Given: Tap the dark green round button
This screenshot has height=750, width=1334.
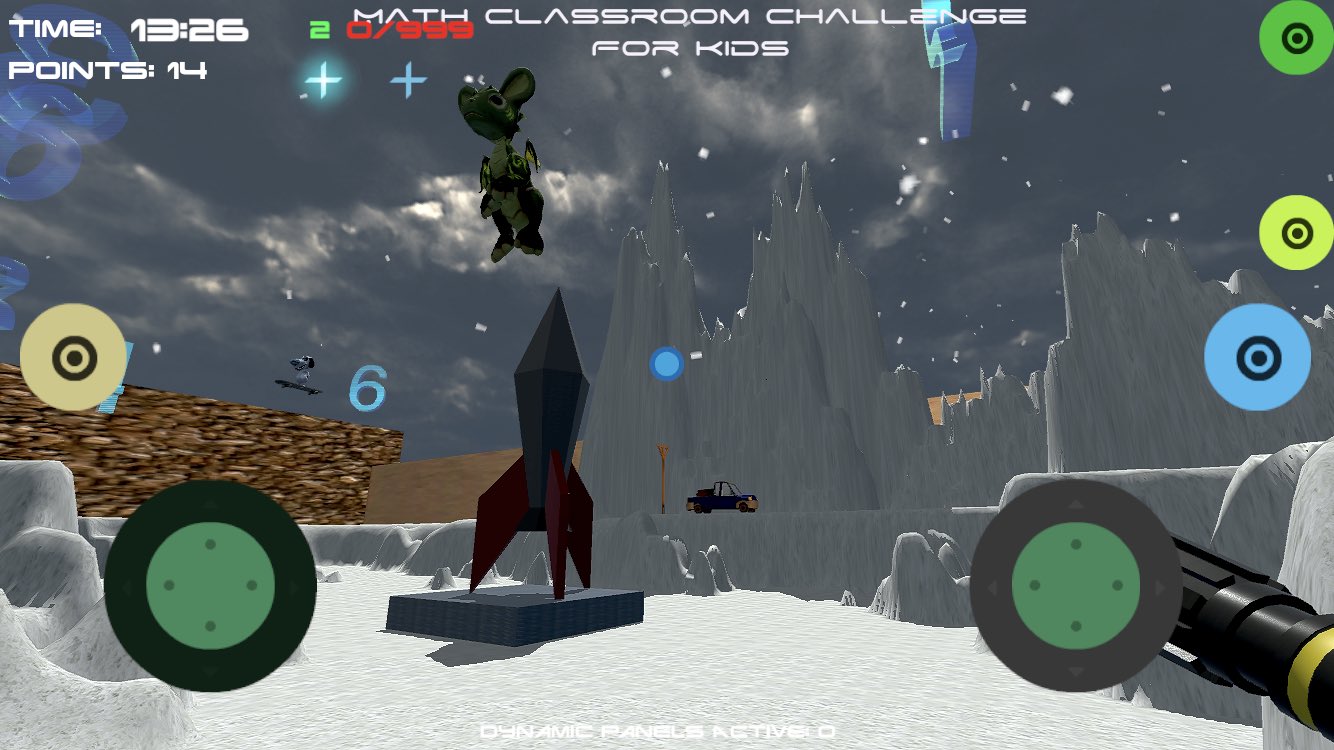Looking at the screenshot, I should click(x=1296, y=38).
